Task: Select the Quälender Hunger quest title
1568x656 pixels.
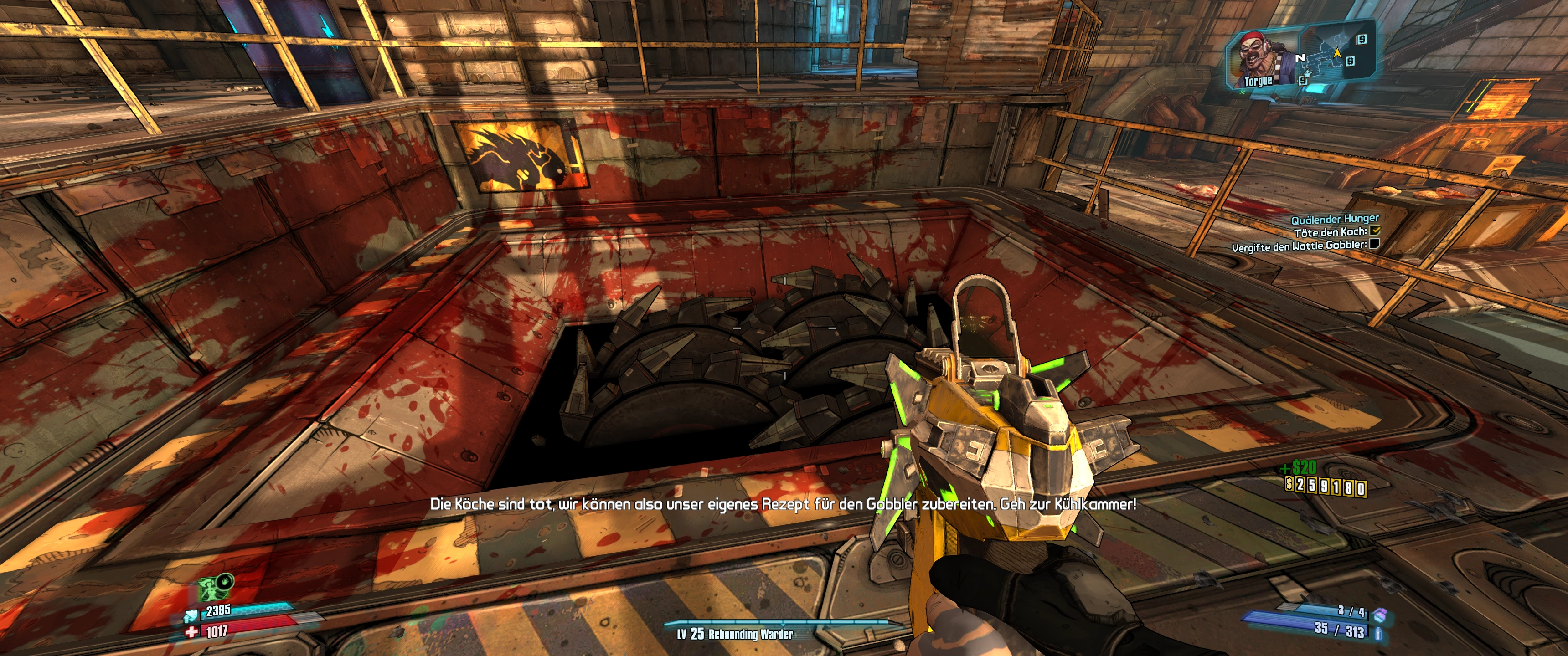Action: point(1335,219)
